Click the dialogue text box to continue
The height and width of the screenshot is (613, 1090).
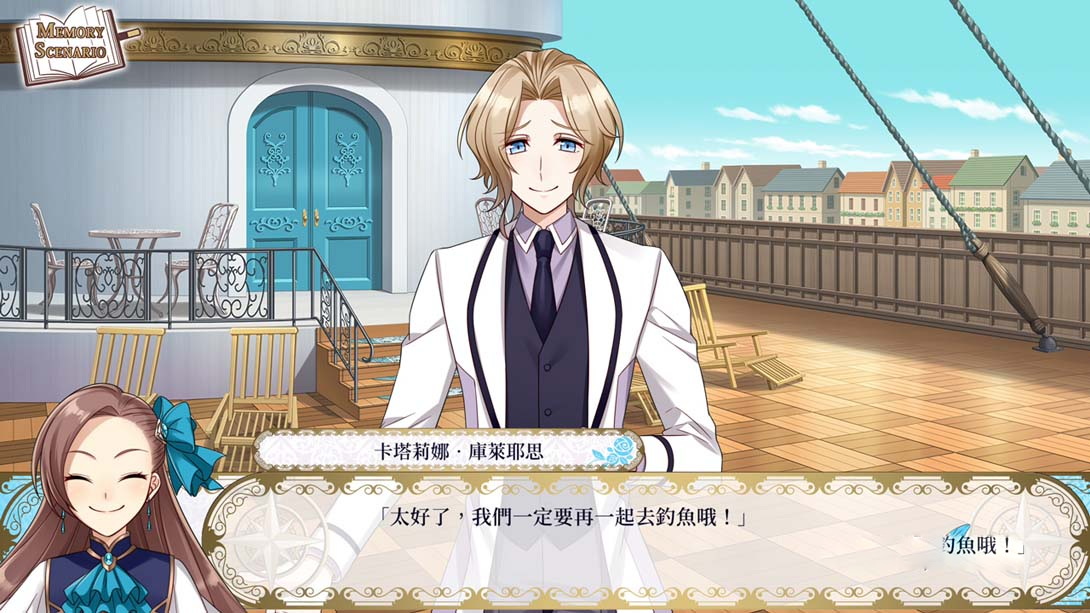tap(640, 540)
